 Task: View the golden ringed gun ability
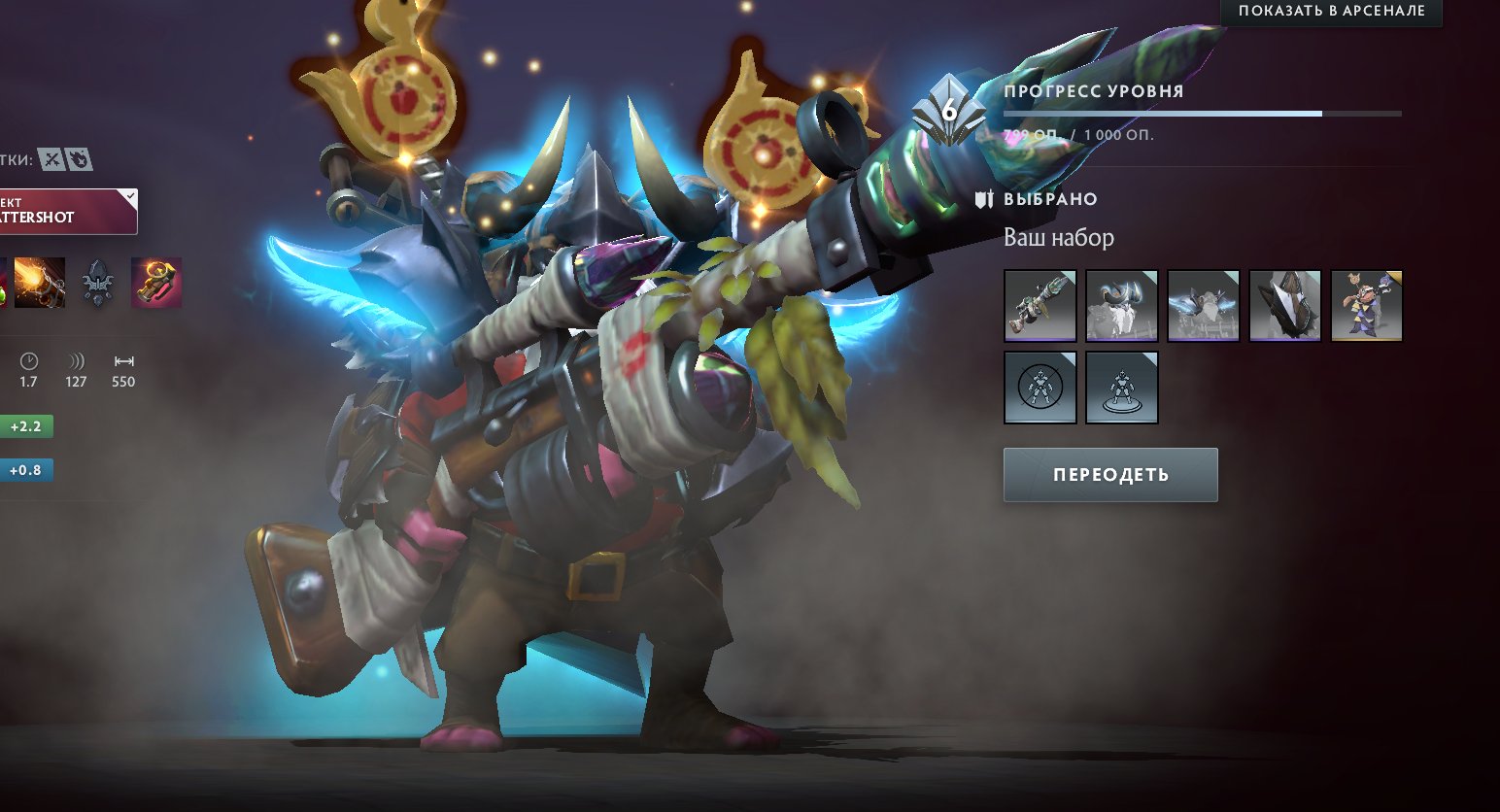(x=156, y=283)
